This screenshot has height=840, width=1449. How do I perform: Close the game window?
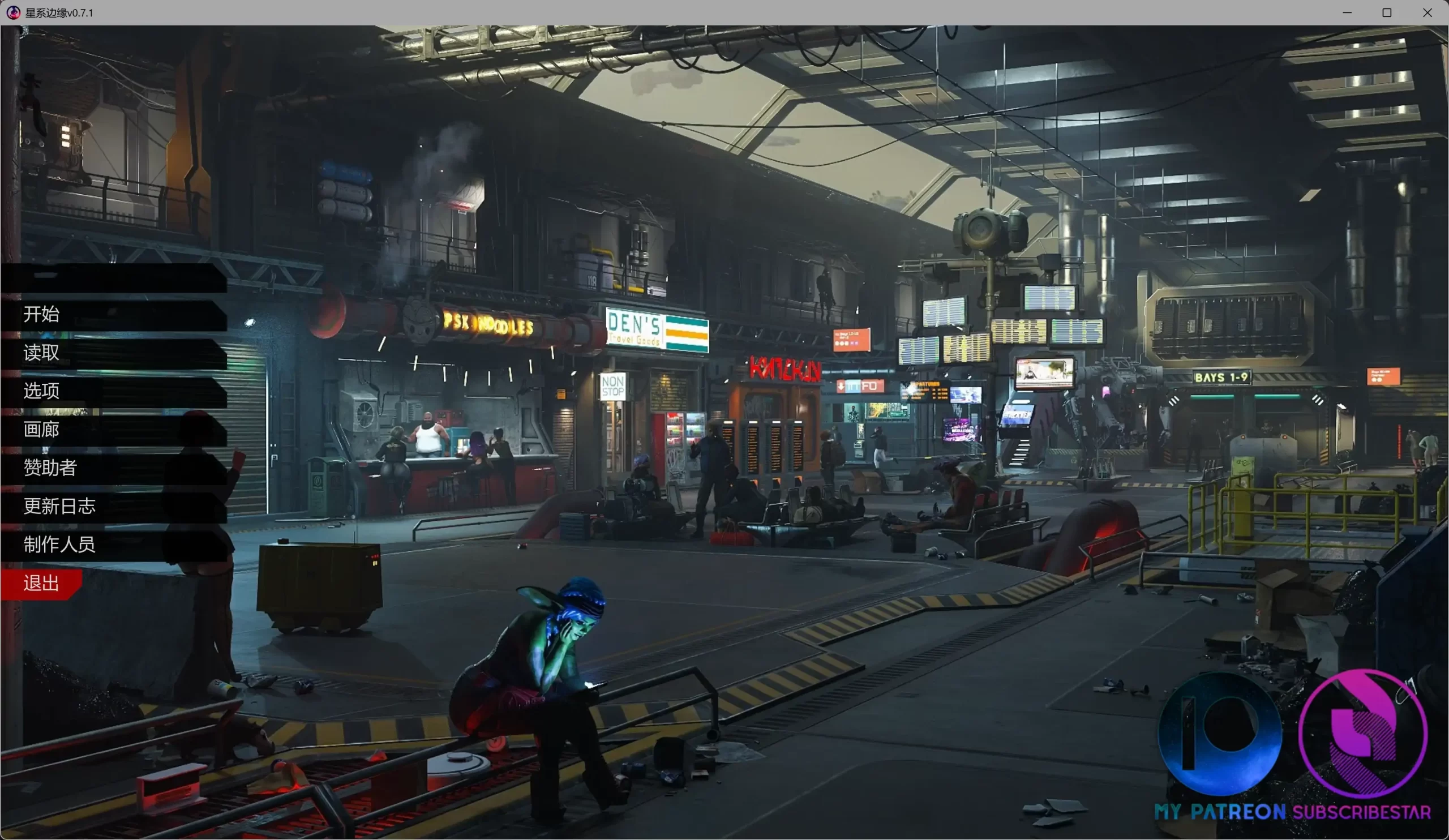[x=1427, y=12]
